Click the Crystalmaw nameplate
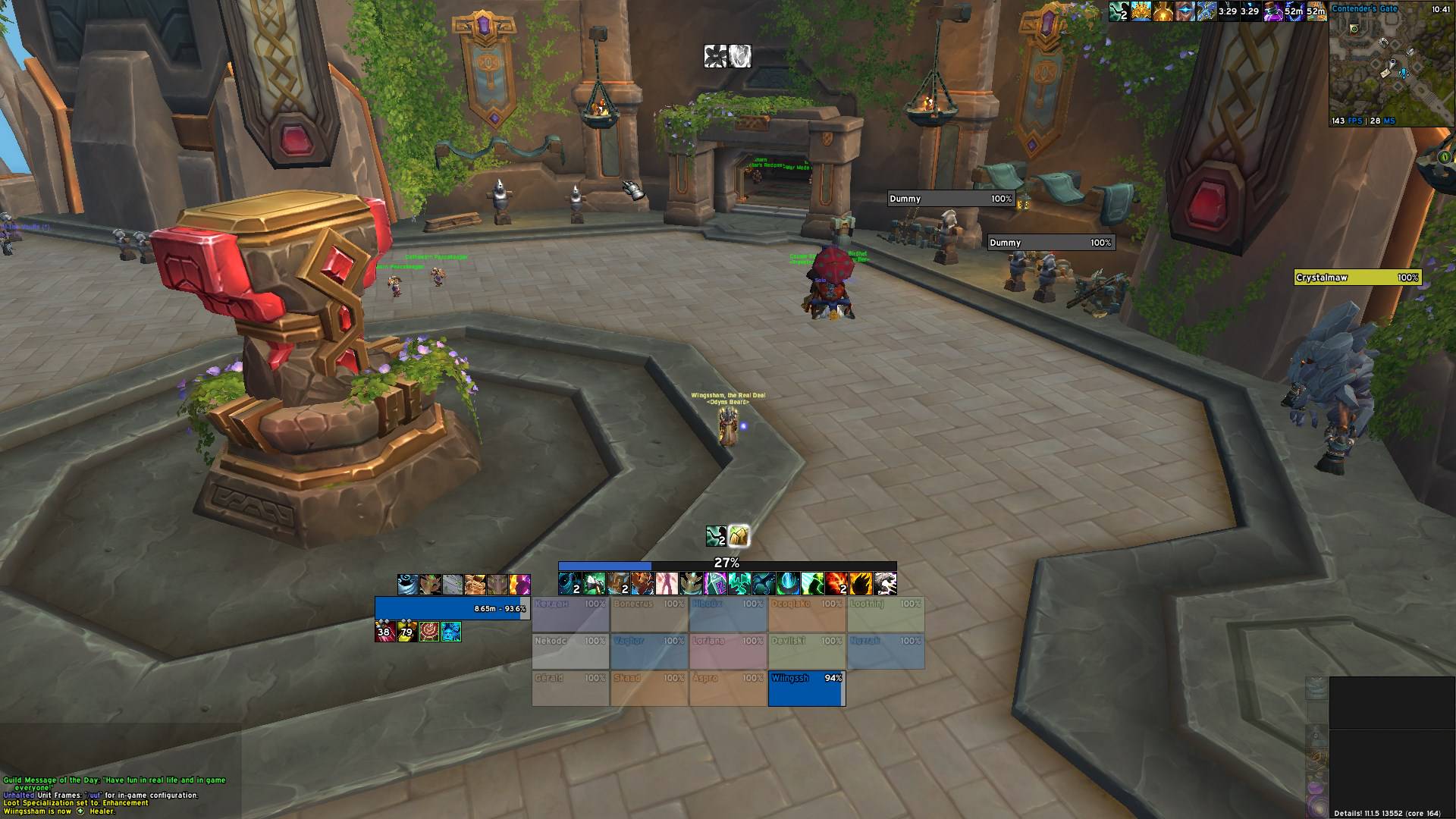Image resolution: width=1456 pixels, height=819 pixels. coord(1357,278)
